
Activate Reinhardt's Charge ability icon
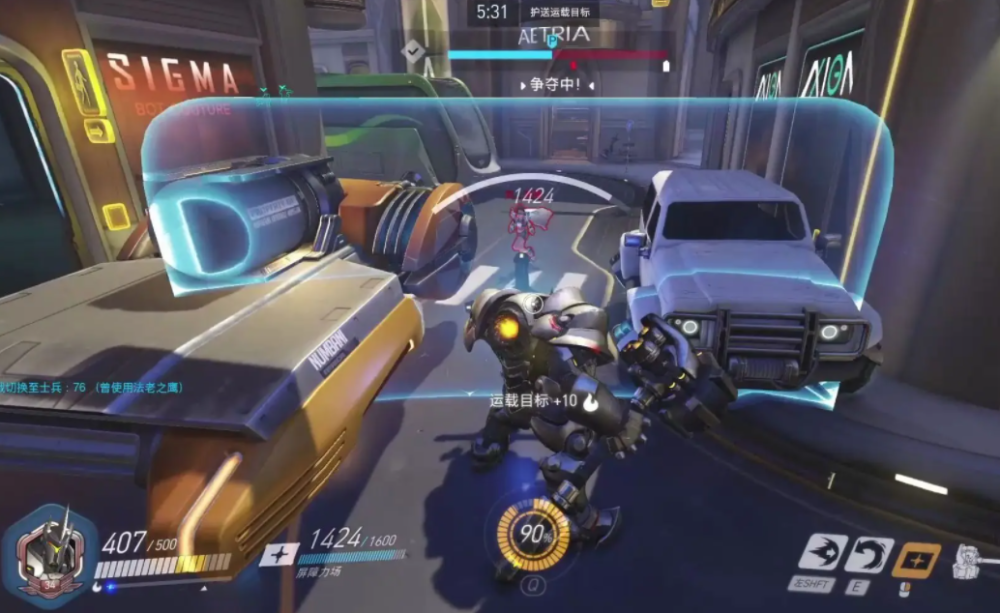[x=822, y=554]
